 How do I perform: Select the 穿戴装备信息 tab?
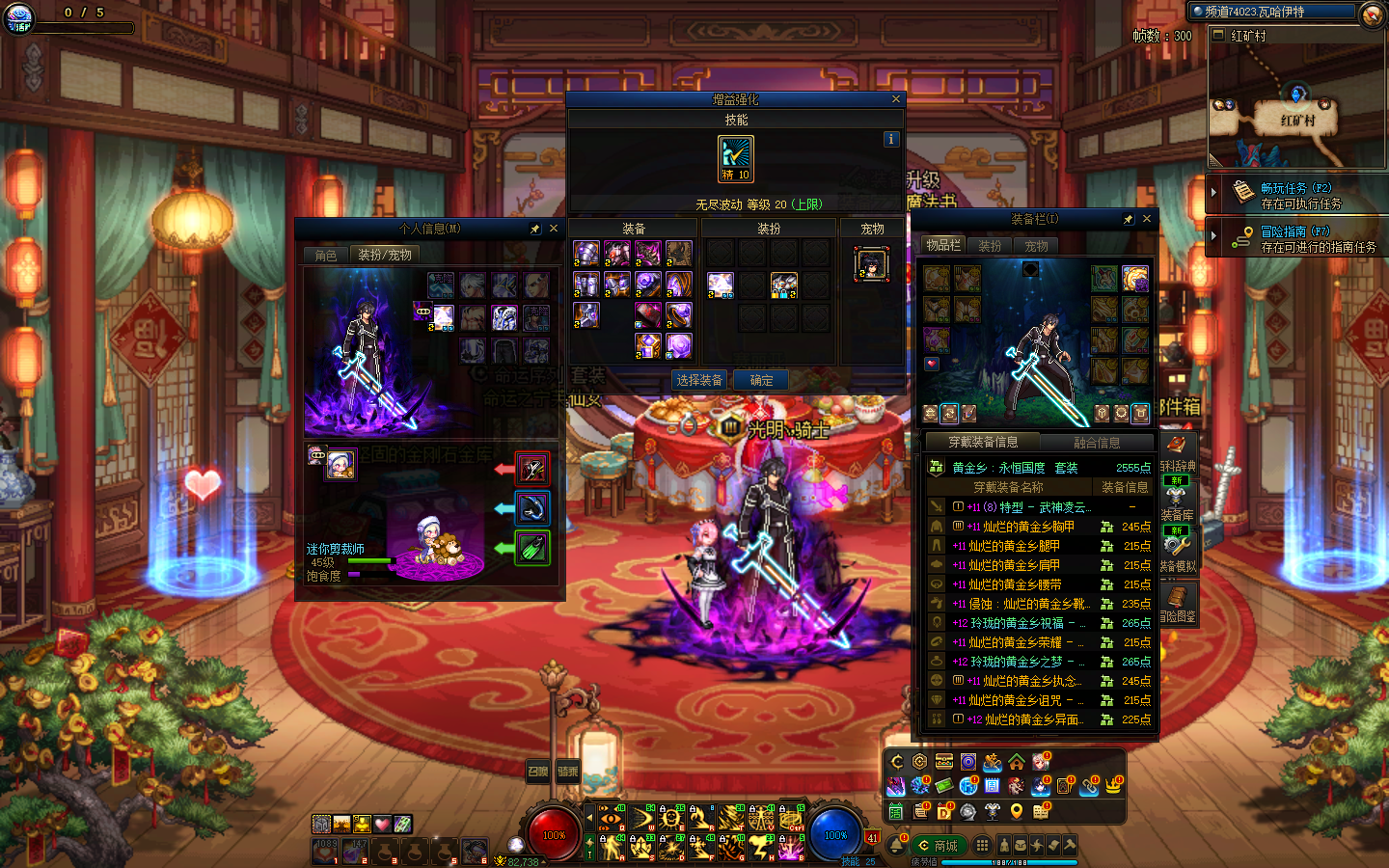coord(983,442)
